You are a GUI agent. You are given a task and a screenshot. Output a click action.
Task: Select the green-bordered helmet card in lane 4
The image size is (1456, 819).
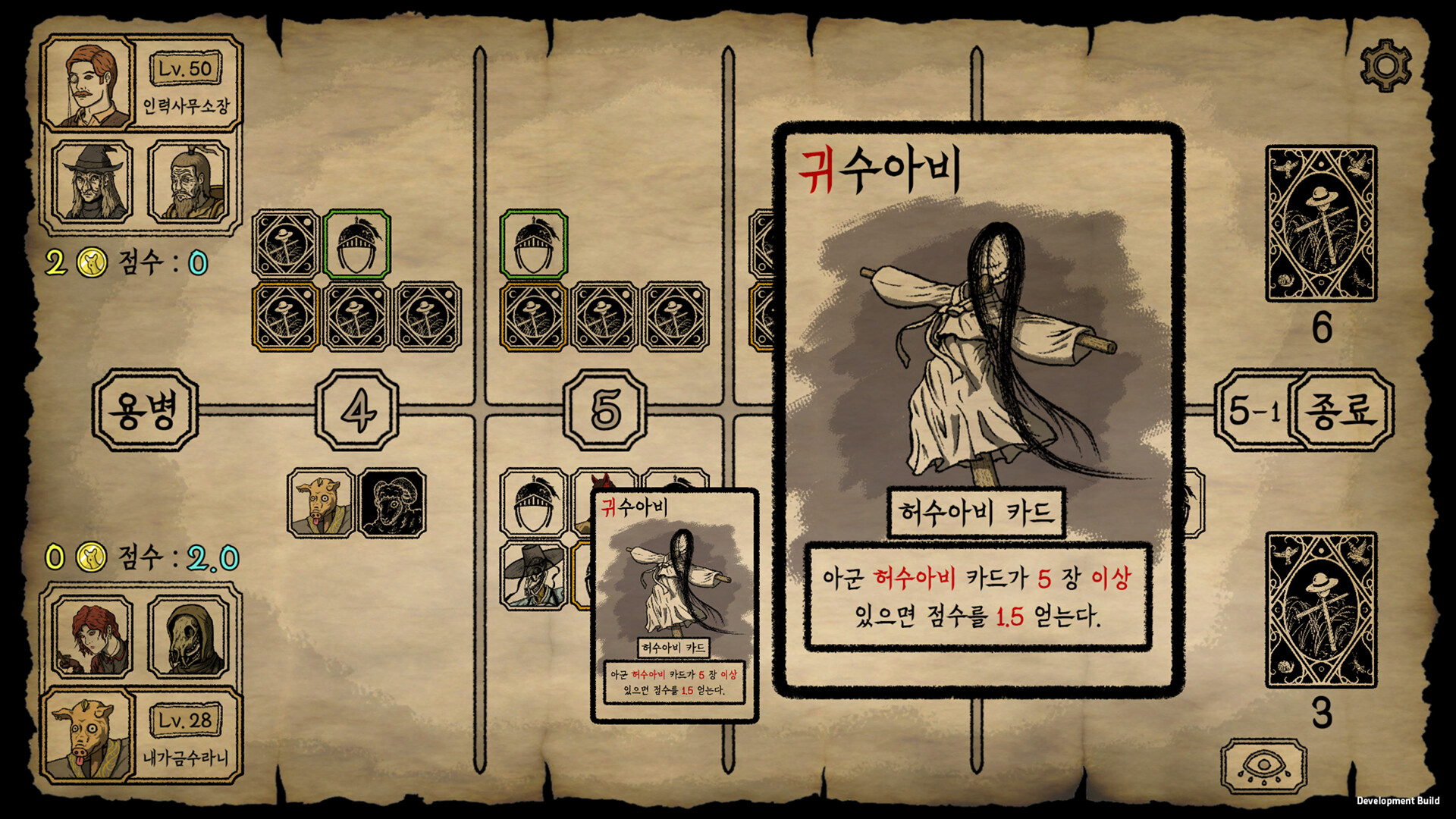coord(357,244)
